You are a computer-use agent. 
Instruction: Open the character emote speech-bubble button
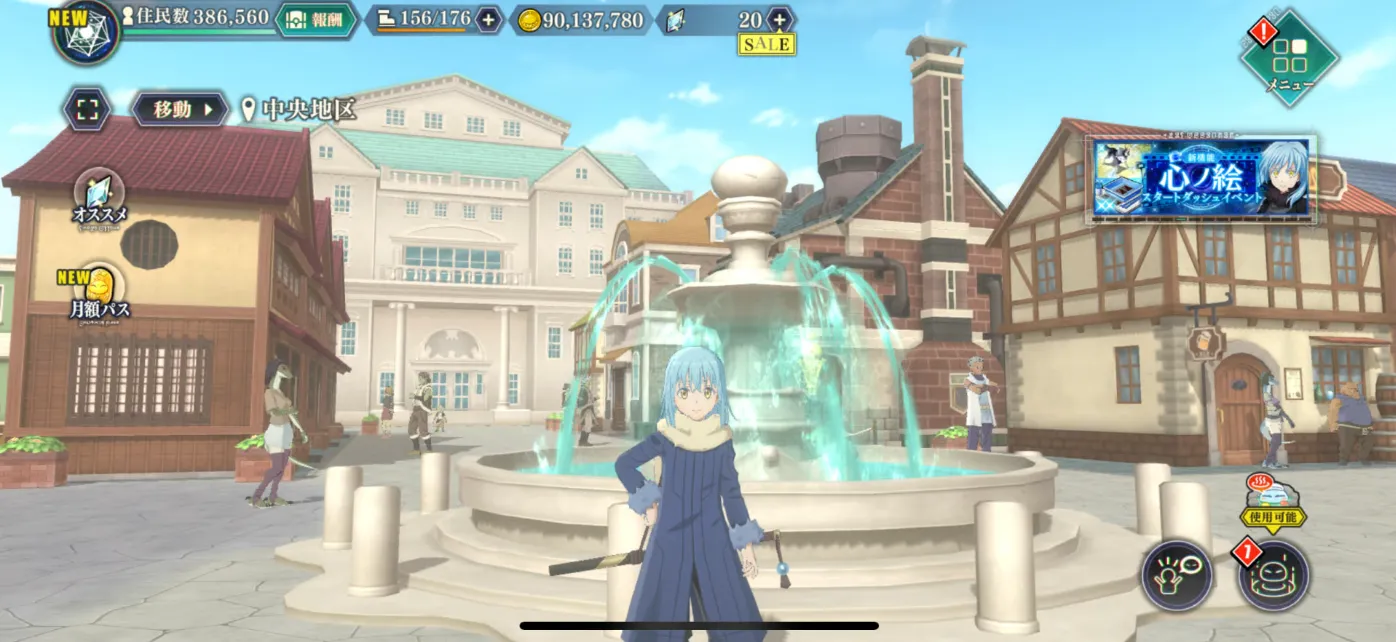[1177, 575]
